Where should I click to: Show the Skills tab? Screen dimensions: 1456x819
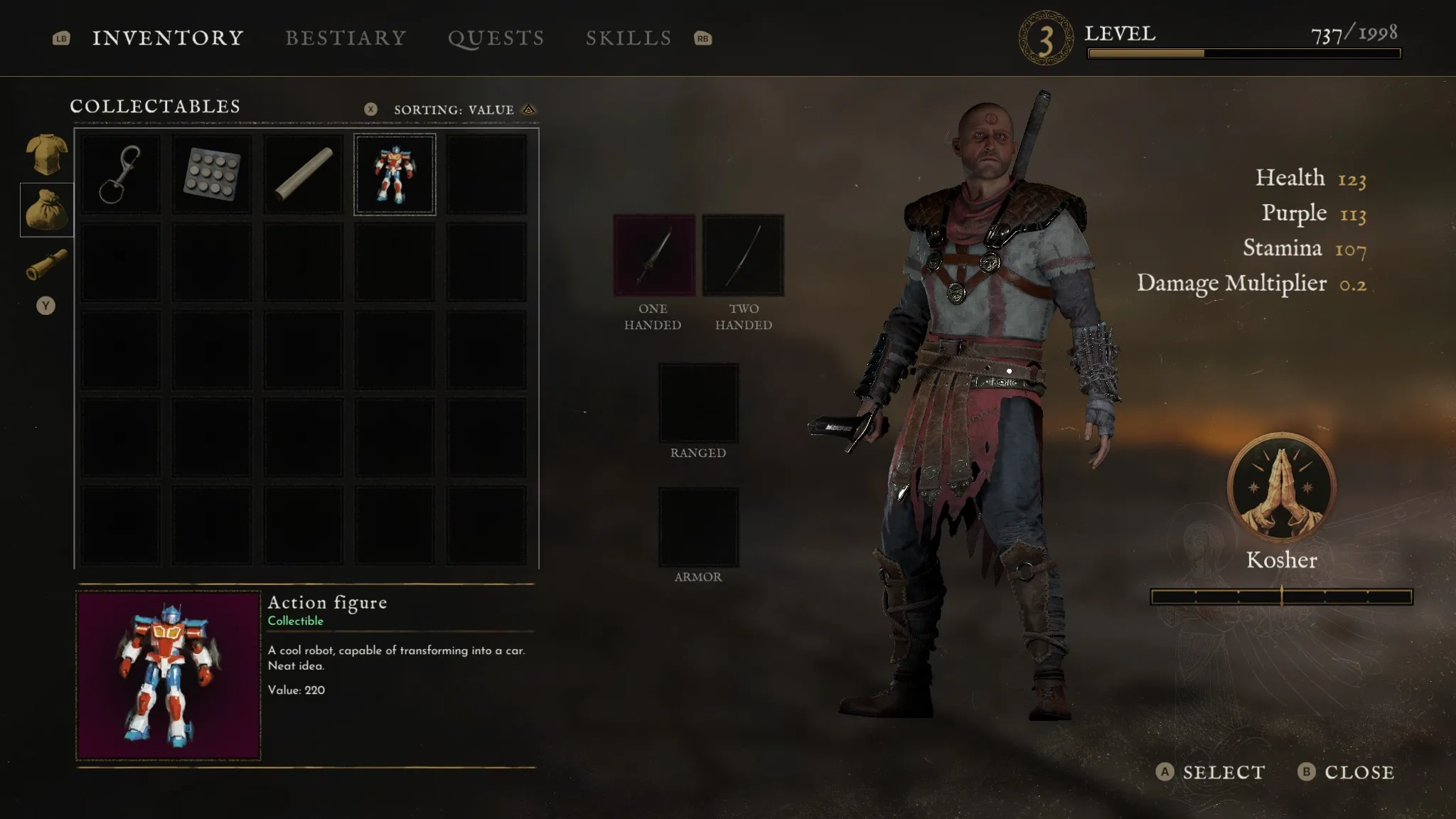pyautogui.click(x=628, y=38)
